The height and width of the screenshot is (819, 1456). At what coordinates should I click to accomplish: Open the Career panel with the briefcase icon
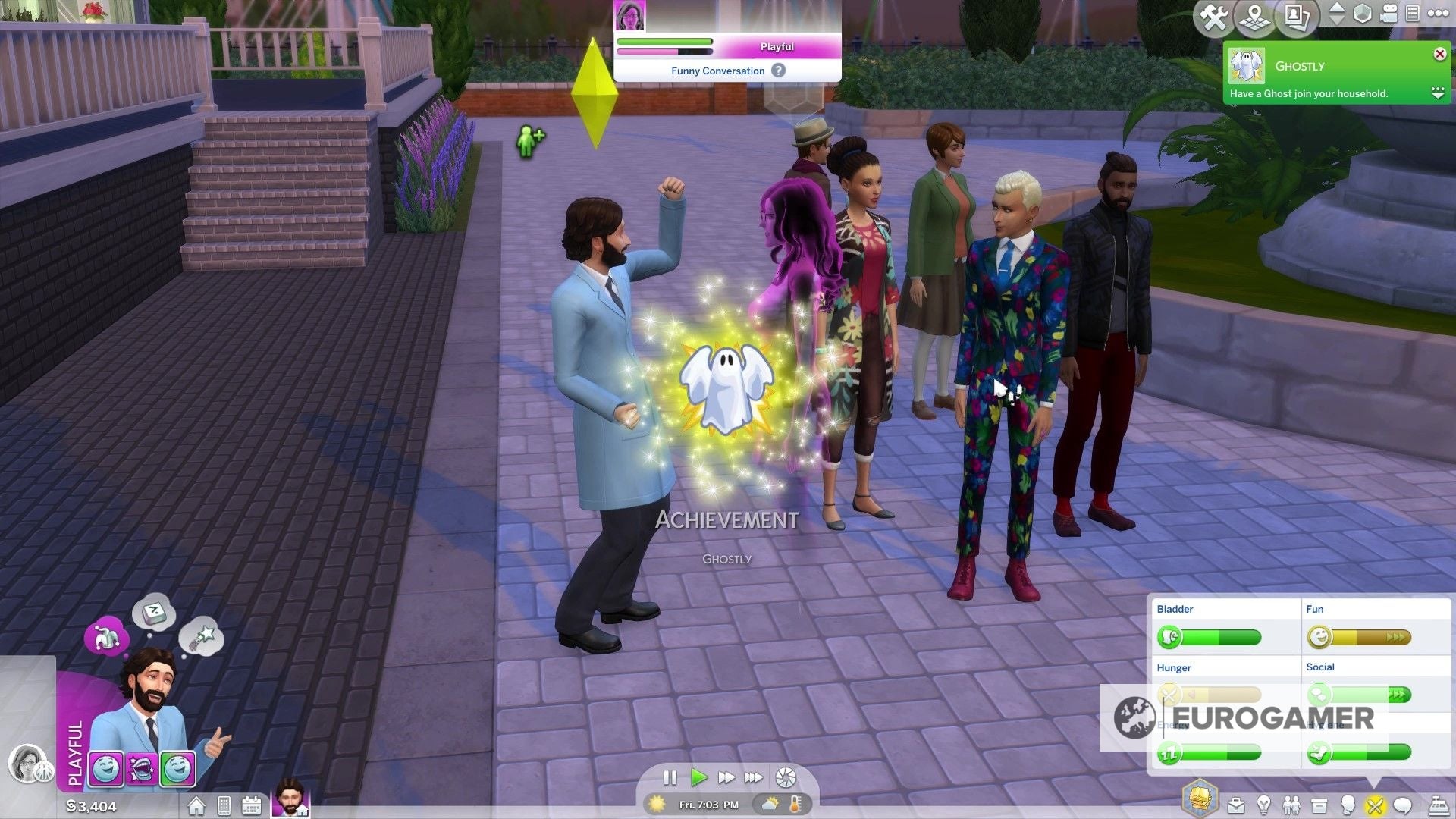[1235, 805]
